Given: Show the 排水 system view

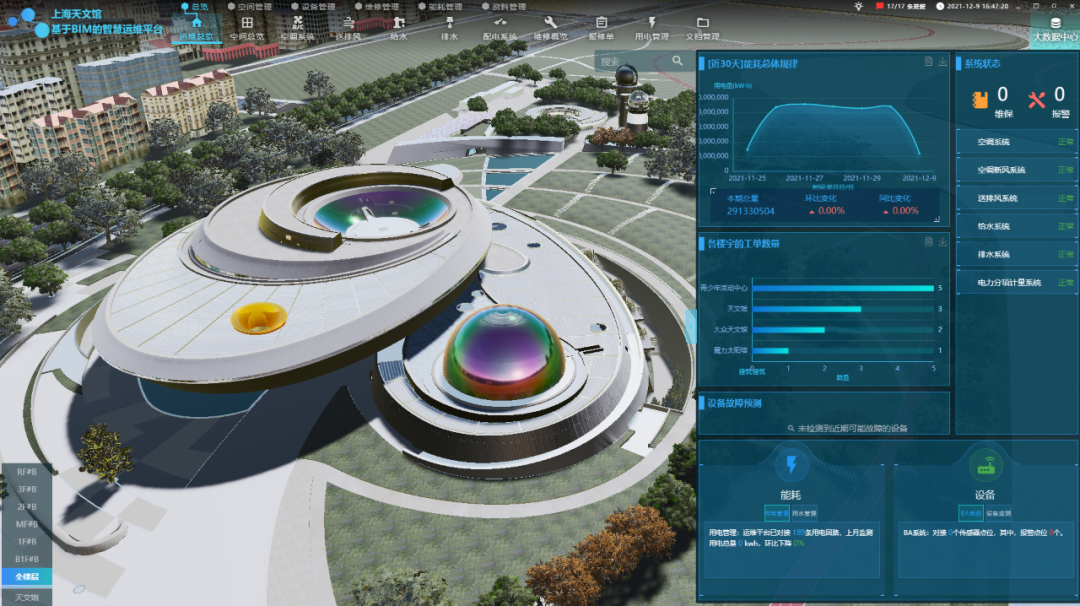Looking at the screenshot, I should (449, 27).
